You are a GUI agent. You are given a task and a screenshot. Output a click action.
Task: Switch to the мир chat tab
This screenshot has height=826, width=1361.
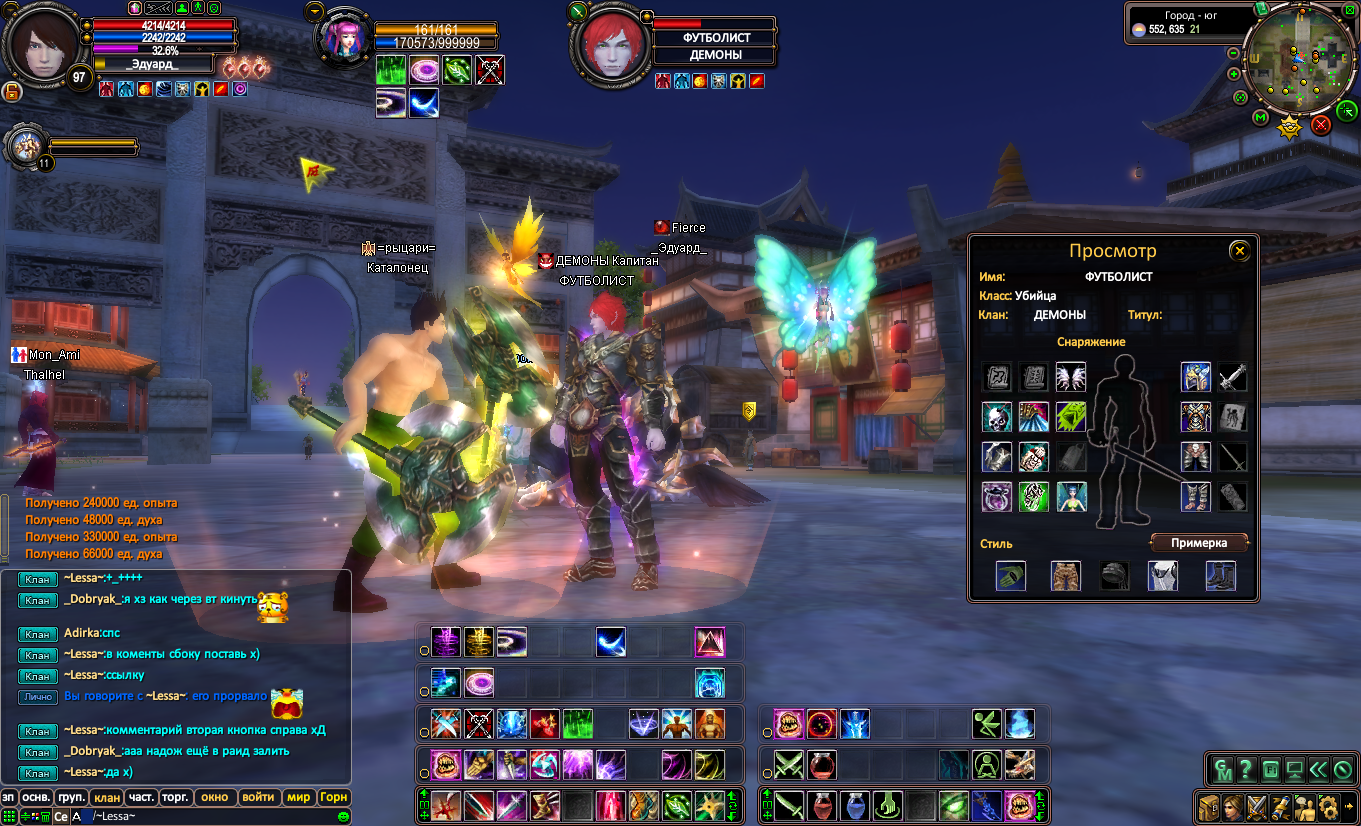click(298, 797)
